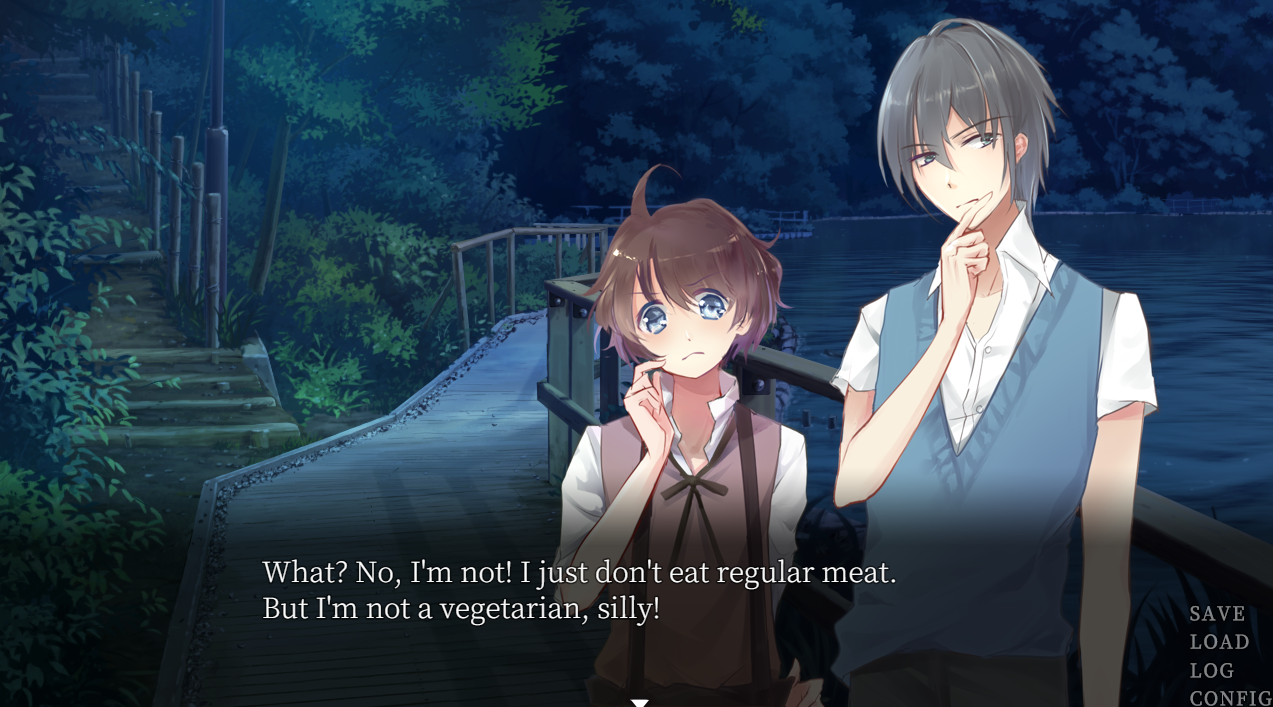Open the CONFIG settings
This screenshot has width=1273, height=707.
coord(1230,697)
